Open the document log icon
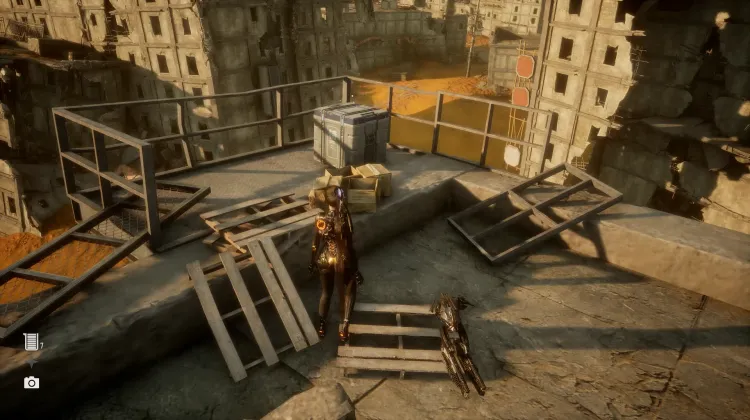The image size is (750, 420). pos(31,342)
